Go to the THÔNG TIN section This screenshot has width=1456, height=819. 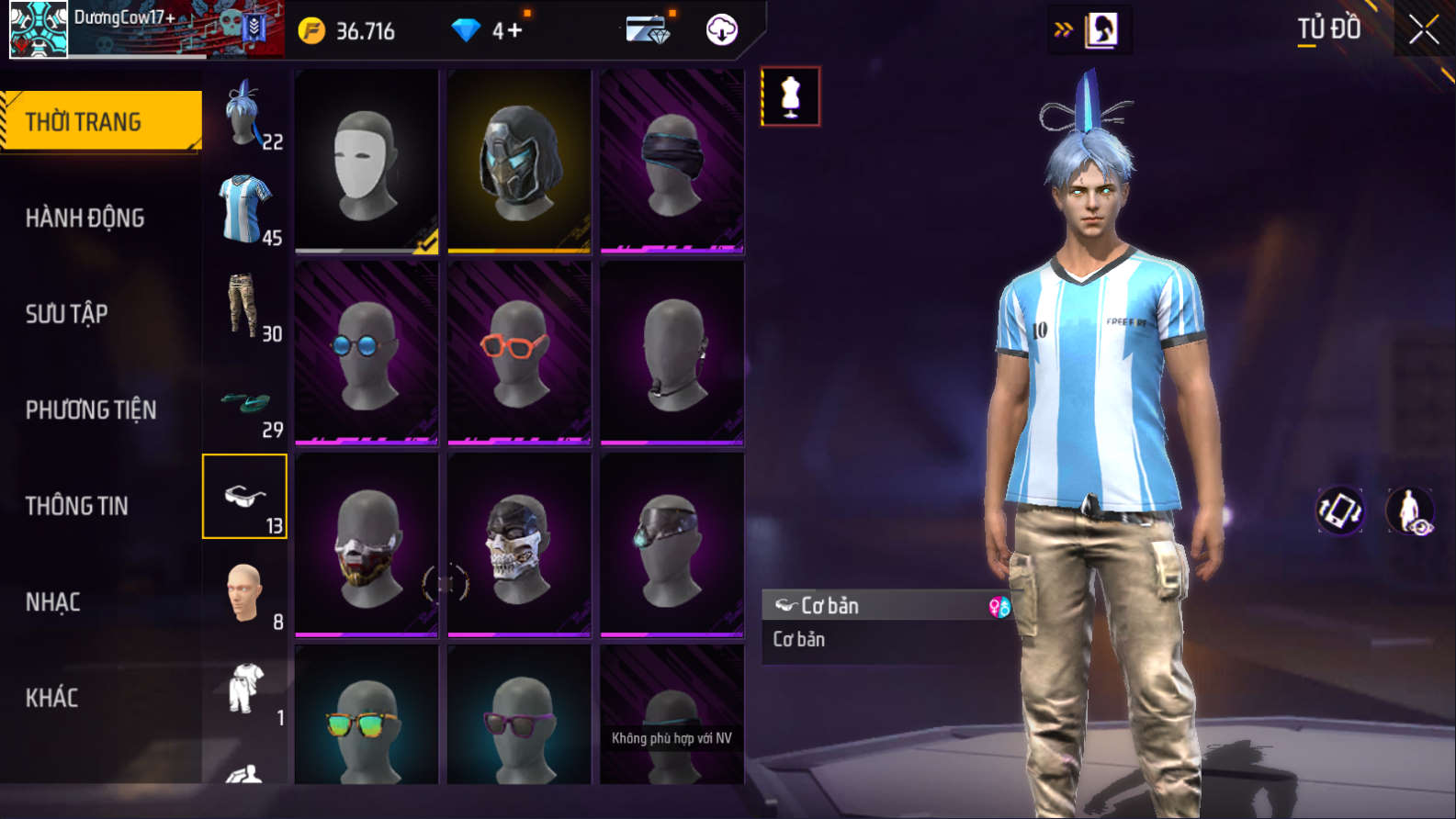click(x=77, y=506)
